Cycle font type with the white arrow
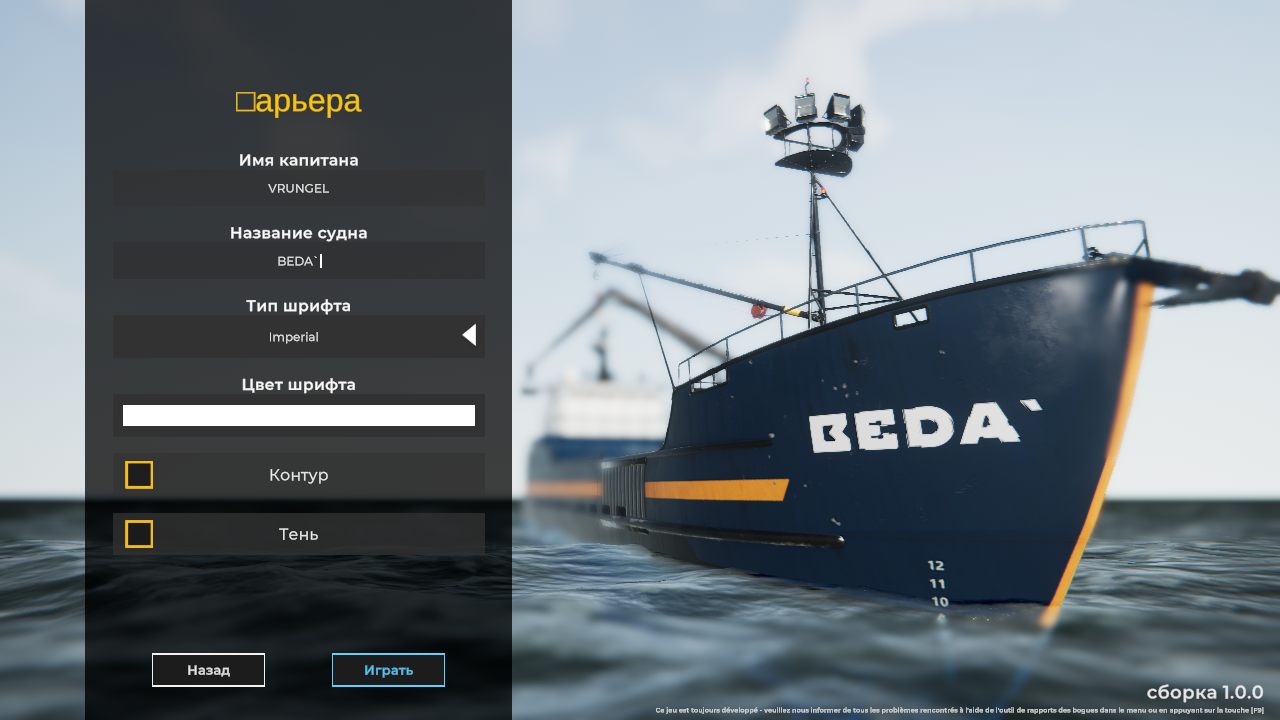 tap(469, 336)
